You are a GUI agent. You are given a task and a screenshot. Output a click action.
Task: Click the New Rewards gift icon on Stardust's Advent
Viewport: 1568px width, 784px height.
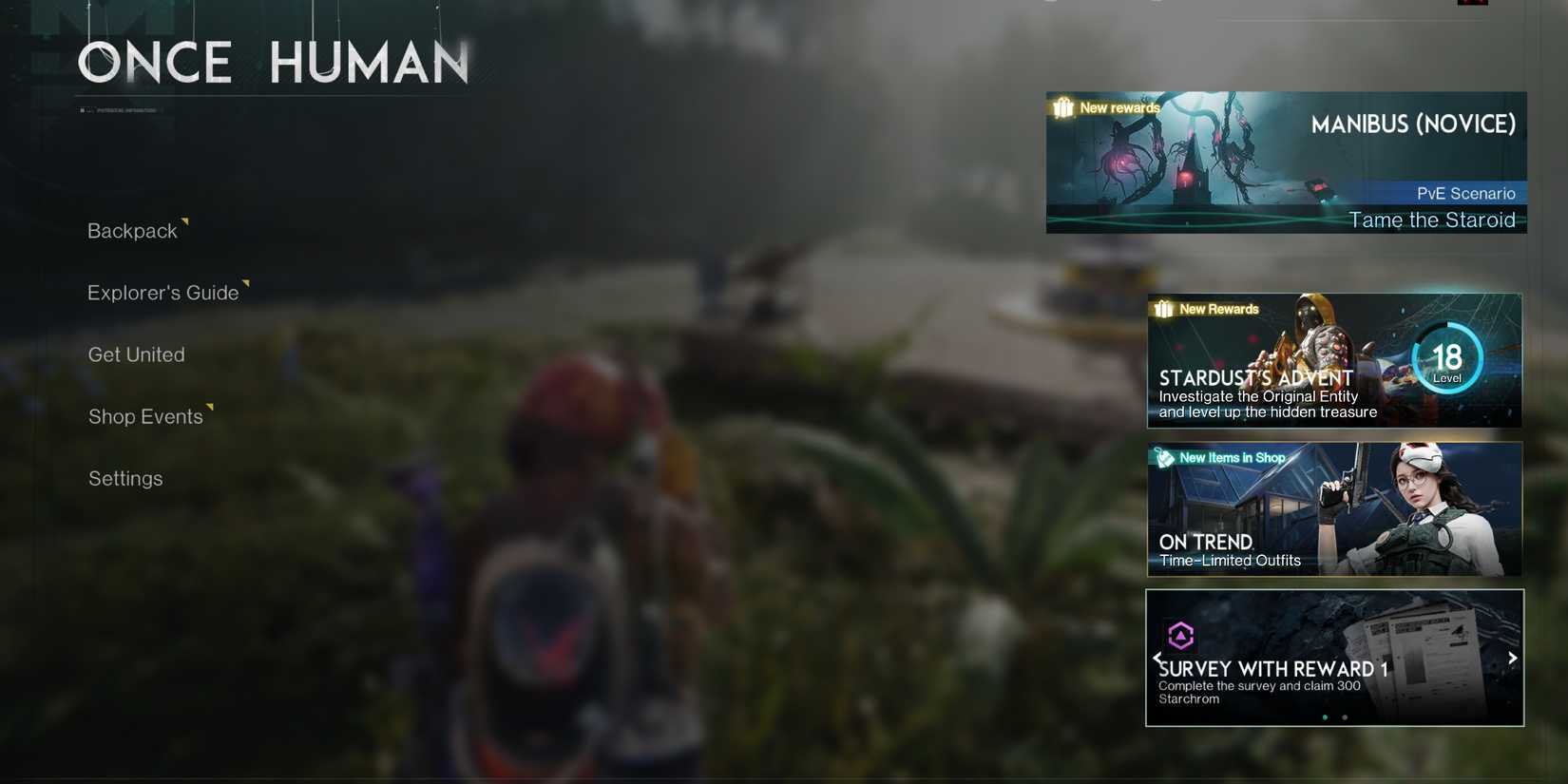(x=1161, y=309)
